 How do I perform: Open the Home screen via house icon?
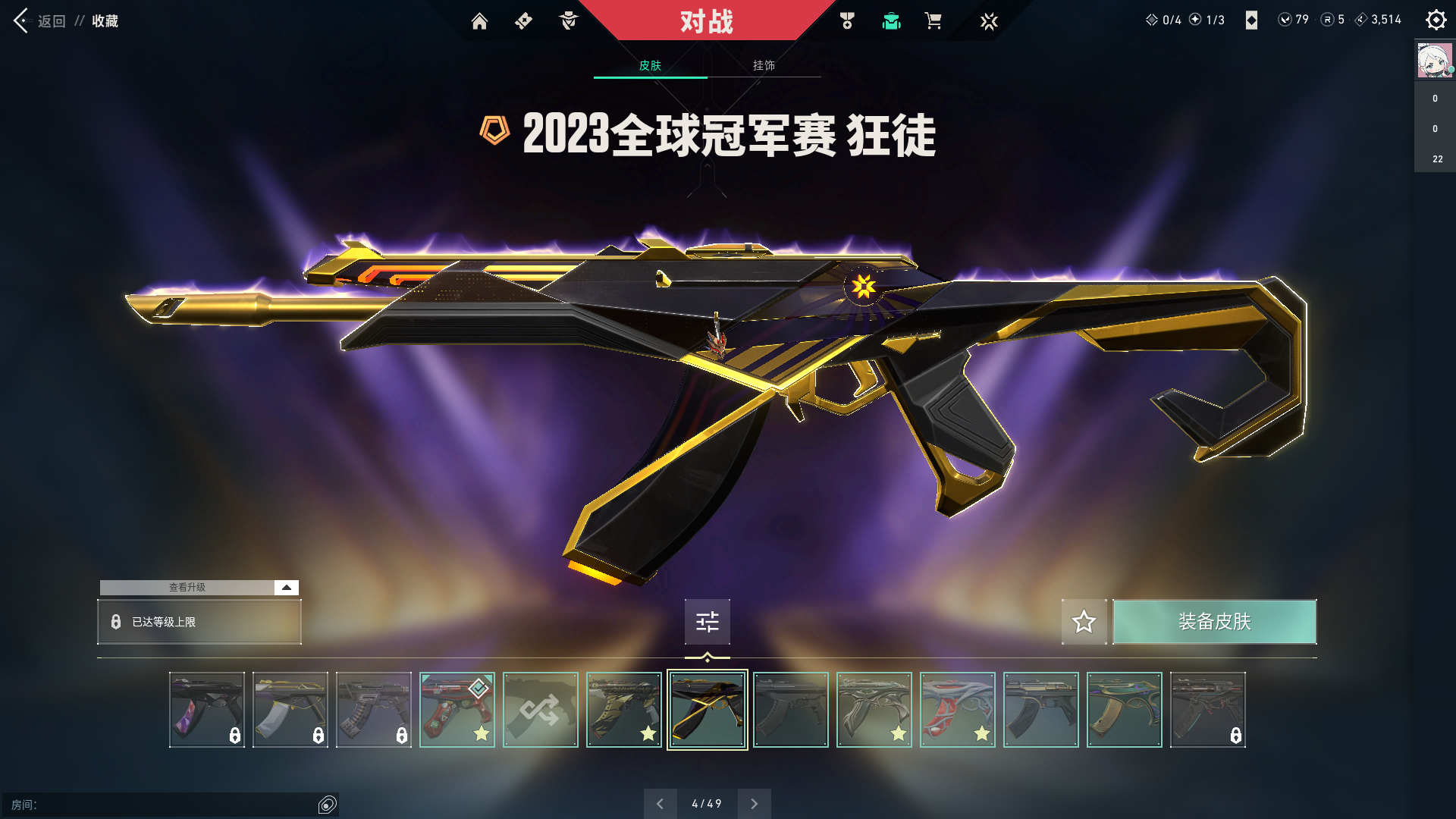[x=479, y=21]
